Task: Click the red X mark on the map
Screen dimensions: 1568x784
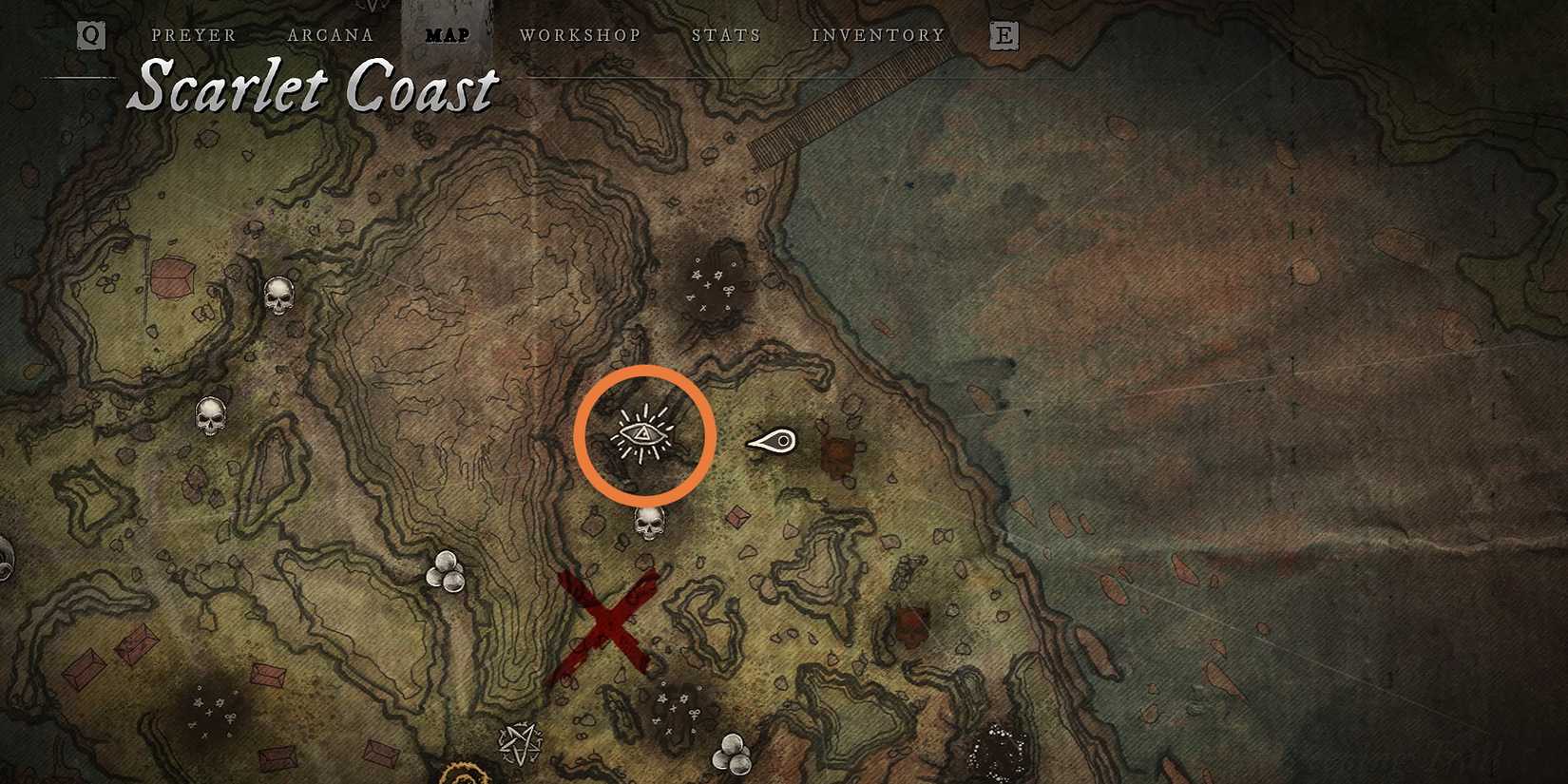Action: 608,622
